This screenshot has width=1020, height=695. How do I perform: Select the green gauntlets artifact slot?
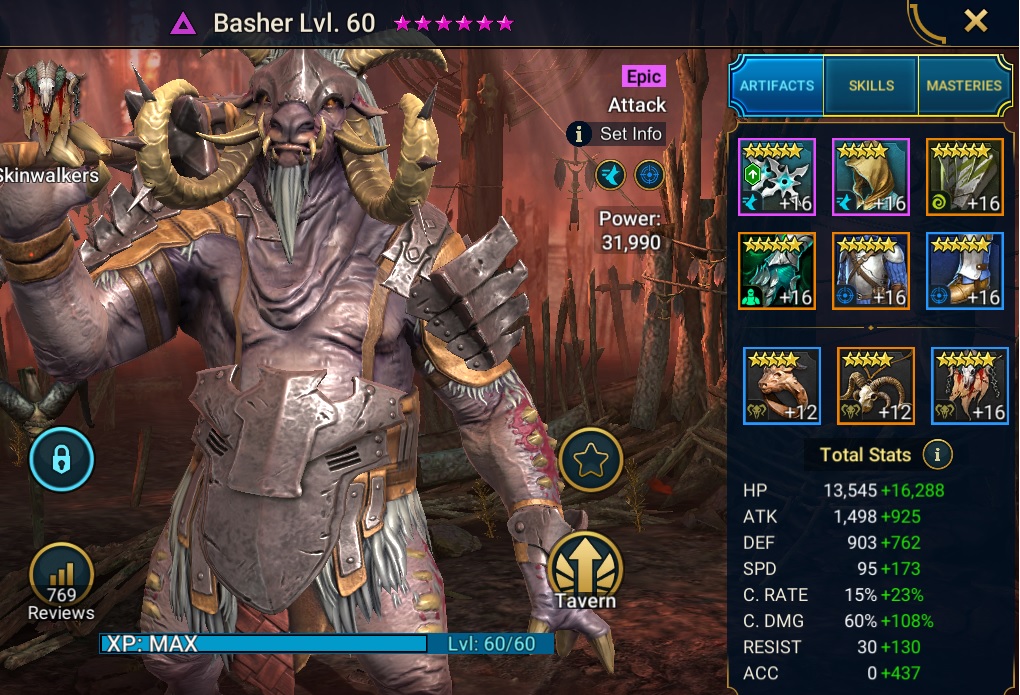(777, 271)
